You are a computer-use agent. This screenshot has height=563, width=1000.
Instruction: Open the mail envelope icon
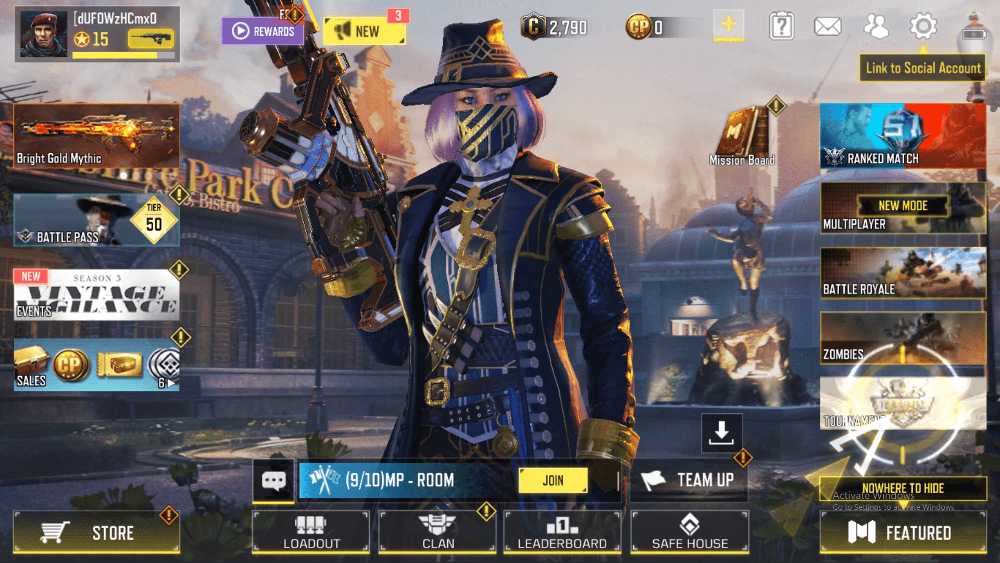[x=828, y=27]
